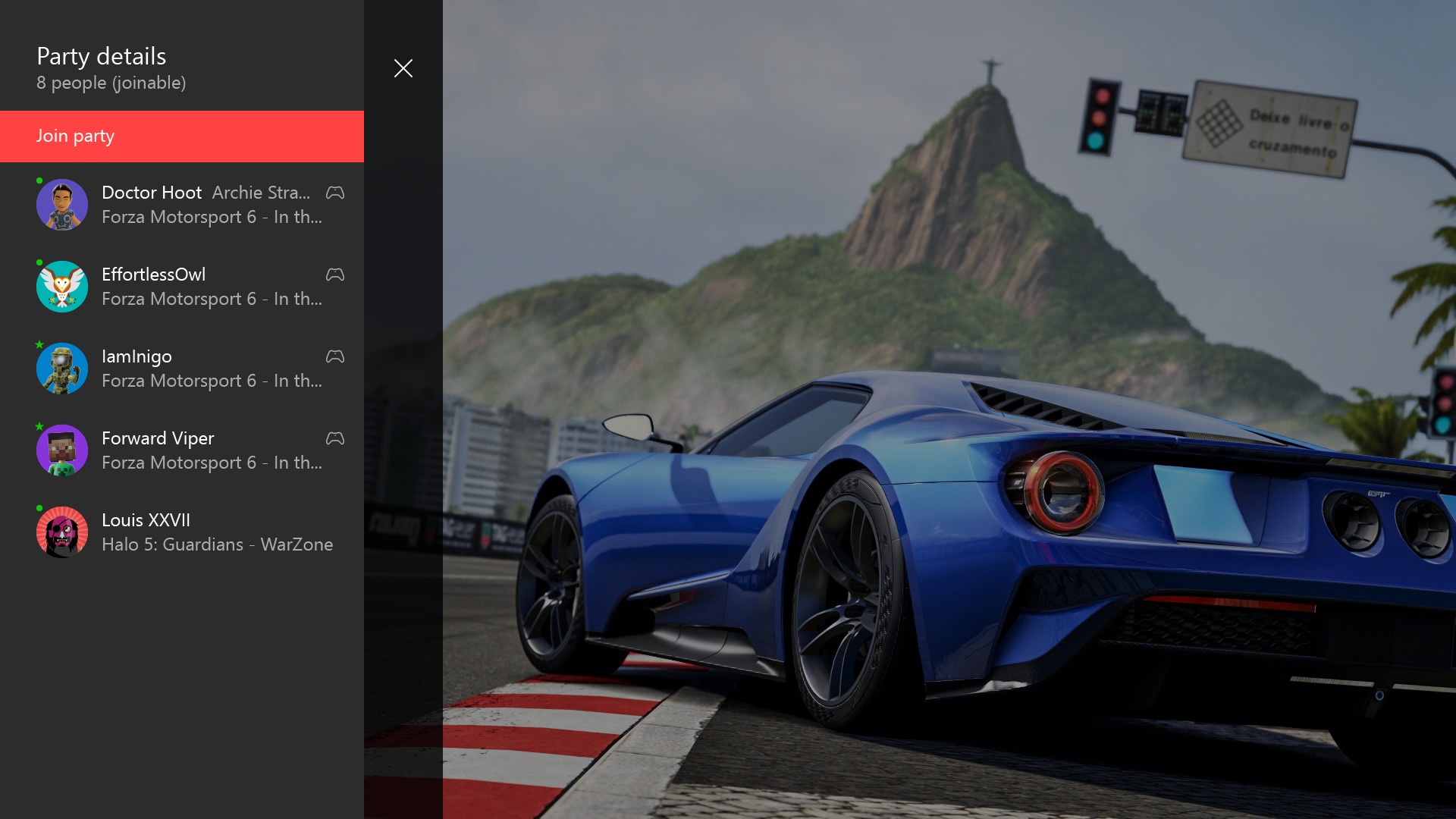Select the Master Chief avatar of IamInigo

tap(62, 368)
